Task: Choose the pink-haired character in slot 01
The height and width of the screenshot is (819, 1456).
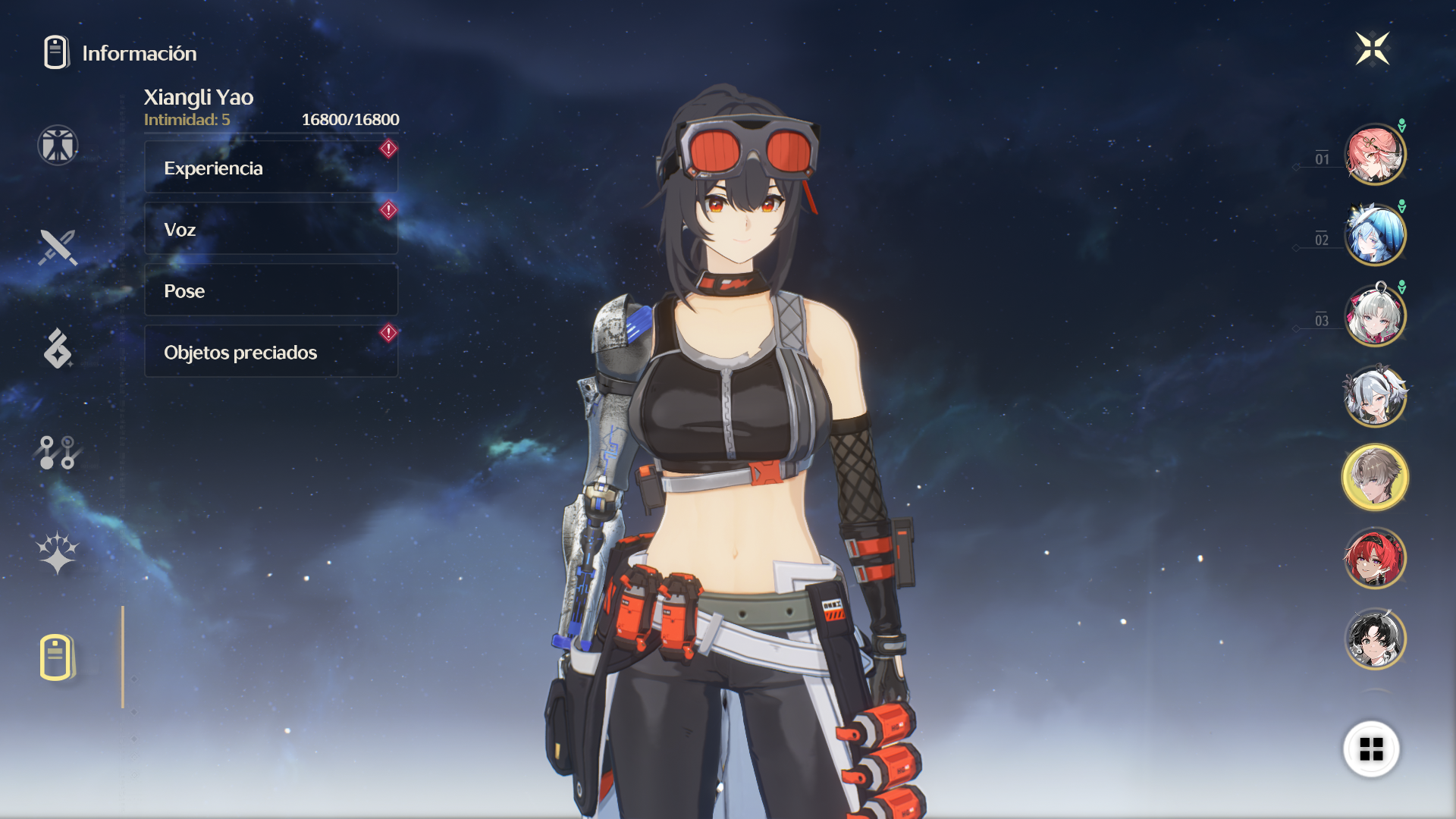Action: 1375,155
